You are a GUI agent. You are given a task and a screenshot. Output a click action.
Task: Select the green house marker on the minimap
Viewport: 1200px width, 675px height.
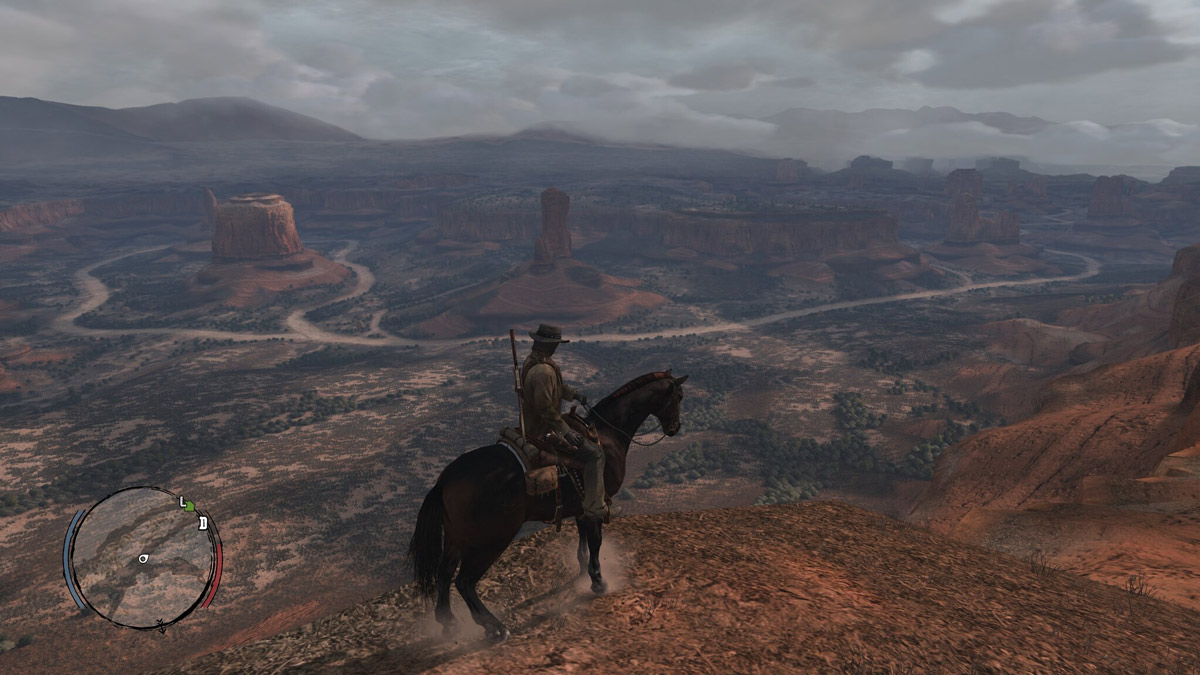point(191,506)
